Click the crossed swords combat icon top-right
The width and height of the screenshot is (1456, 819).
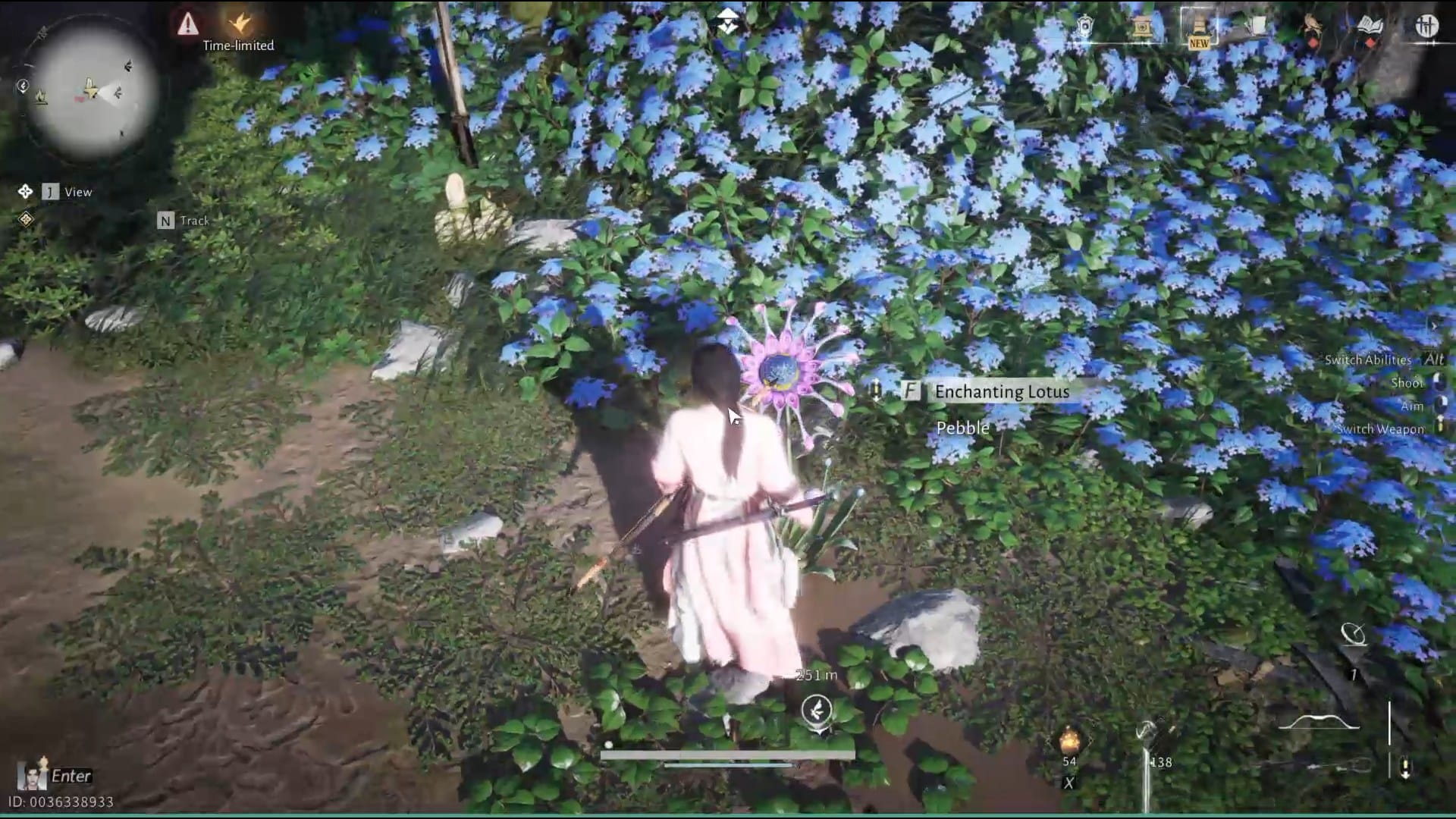pyautogui.click(x=1427, y=27)
